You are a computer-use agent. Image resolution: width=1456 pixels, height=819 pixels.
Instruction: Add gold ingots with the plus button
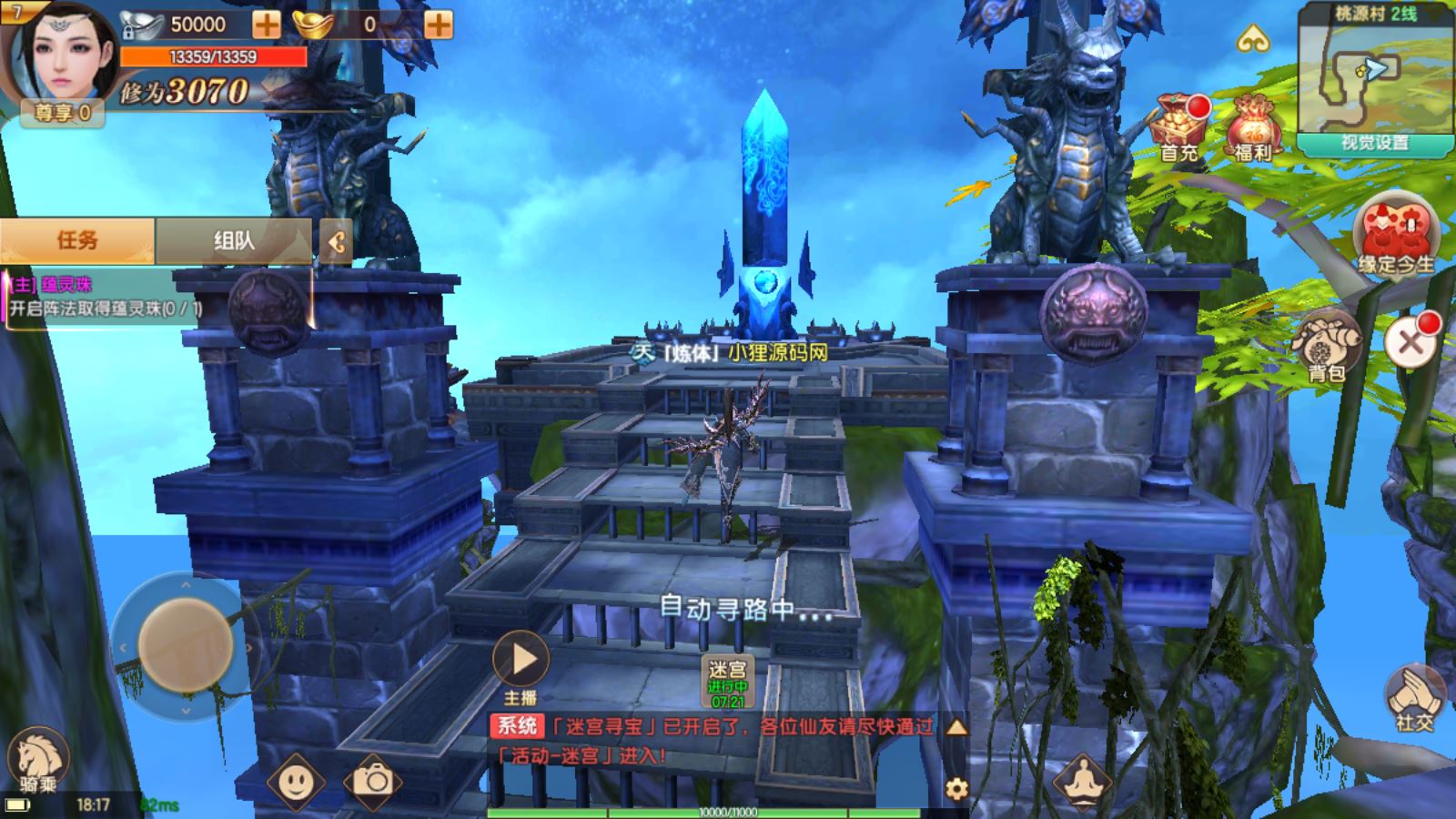438,25
